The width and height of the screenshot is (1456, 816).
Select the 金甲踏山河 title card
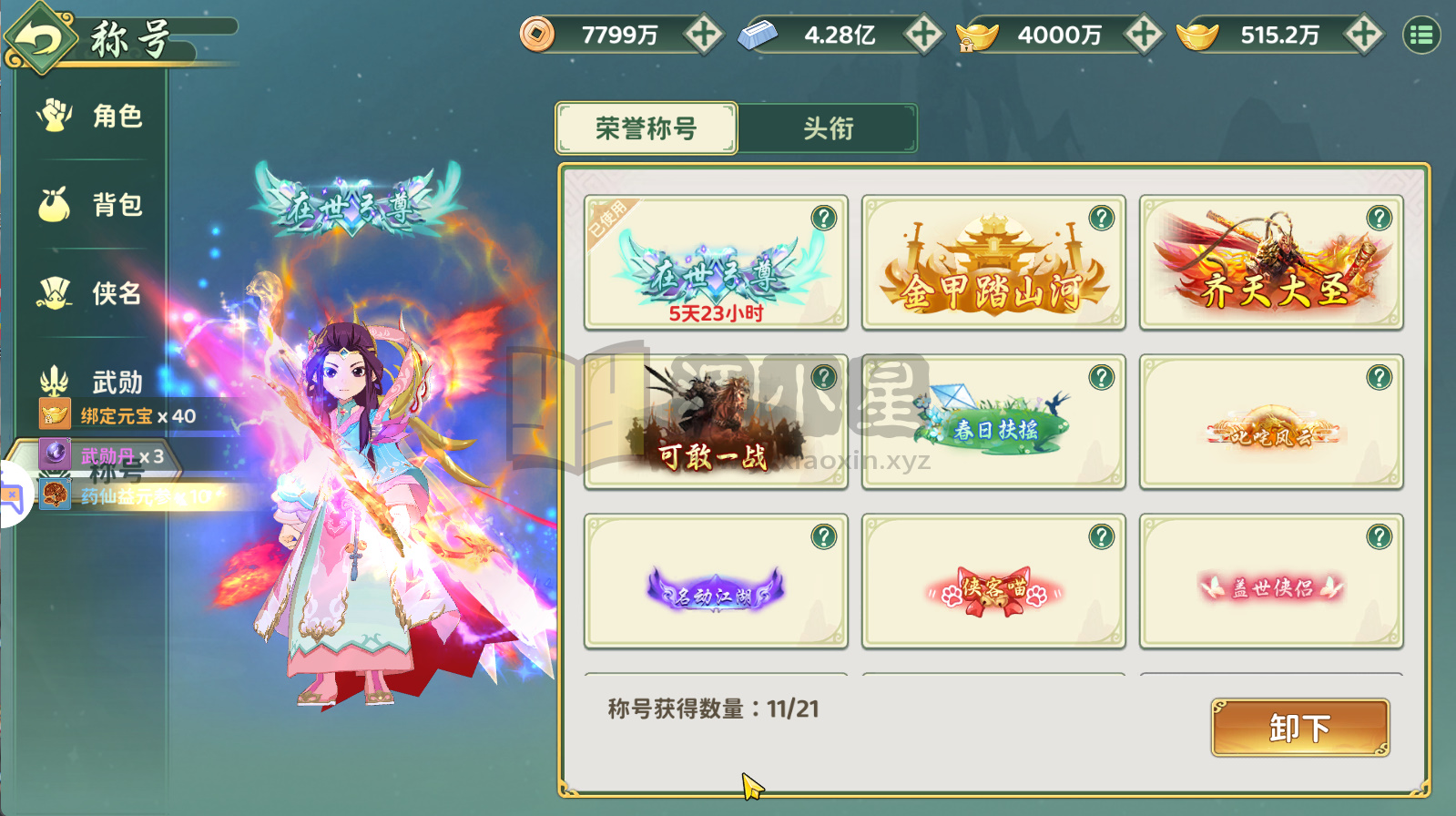click(x=993, y=262)
